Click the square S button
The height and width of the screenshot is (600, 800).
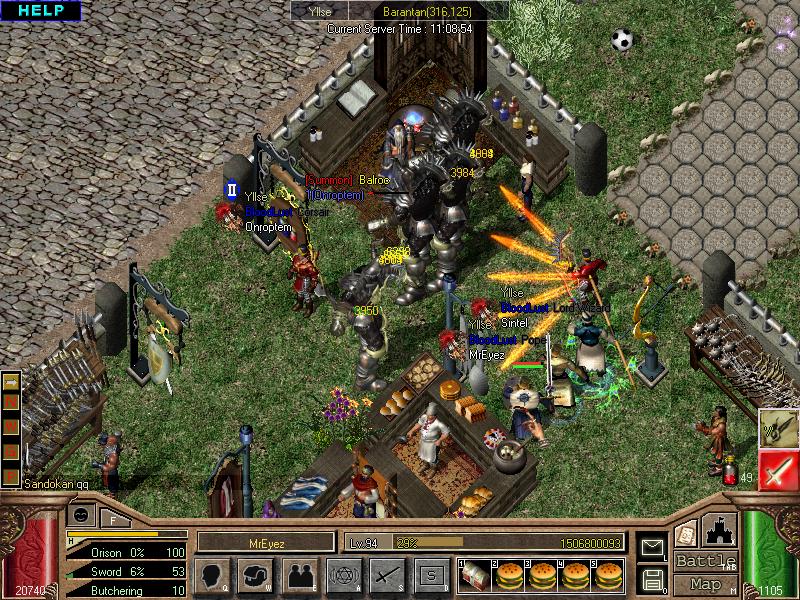coord(431,575)
